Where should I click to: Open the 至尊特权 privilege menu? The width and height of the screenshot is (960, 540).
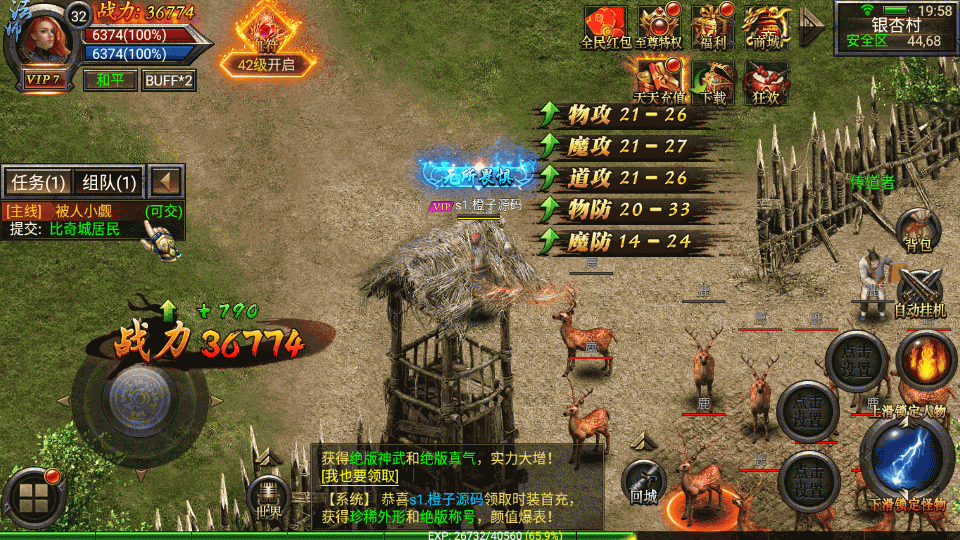tap(658, 26)
